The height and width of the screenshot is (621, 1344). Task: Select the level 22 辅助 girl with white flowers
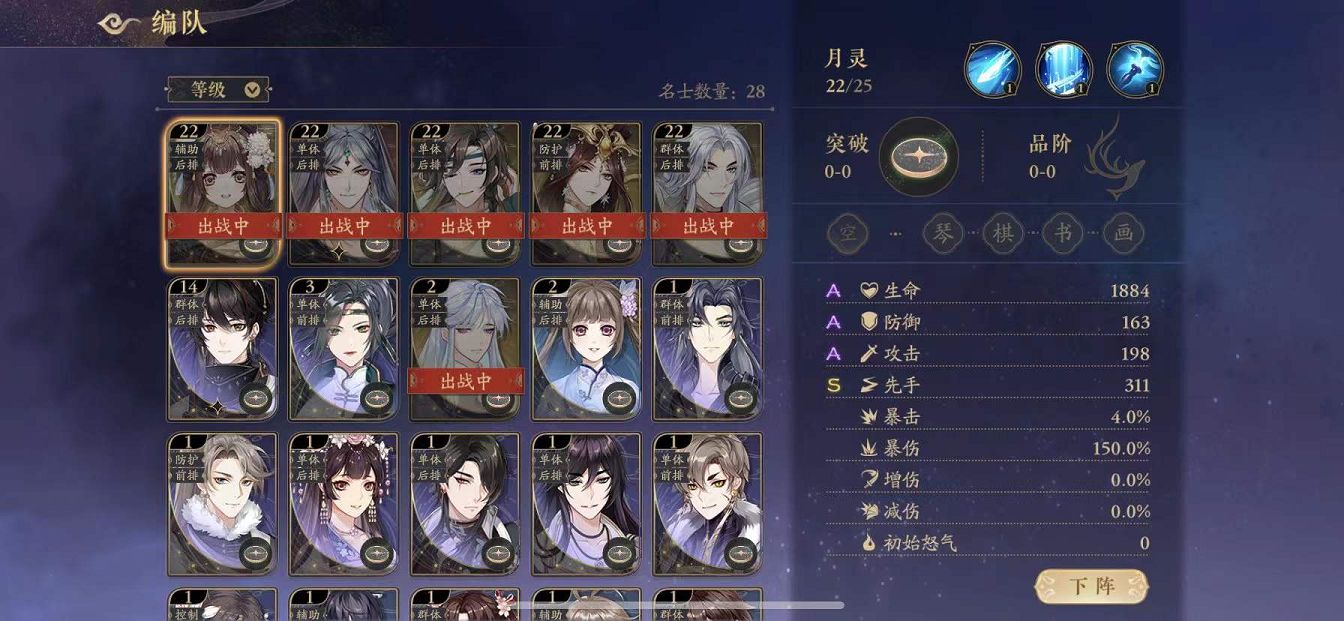(x=223, y=180)
